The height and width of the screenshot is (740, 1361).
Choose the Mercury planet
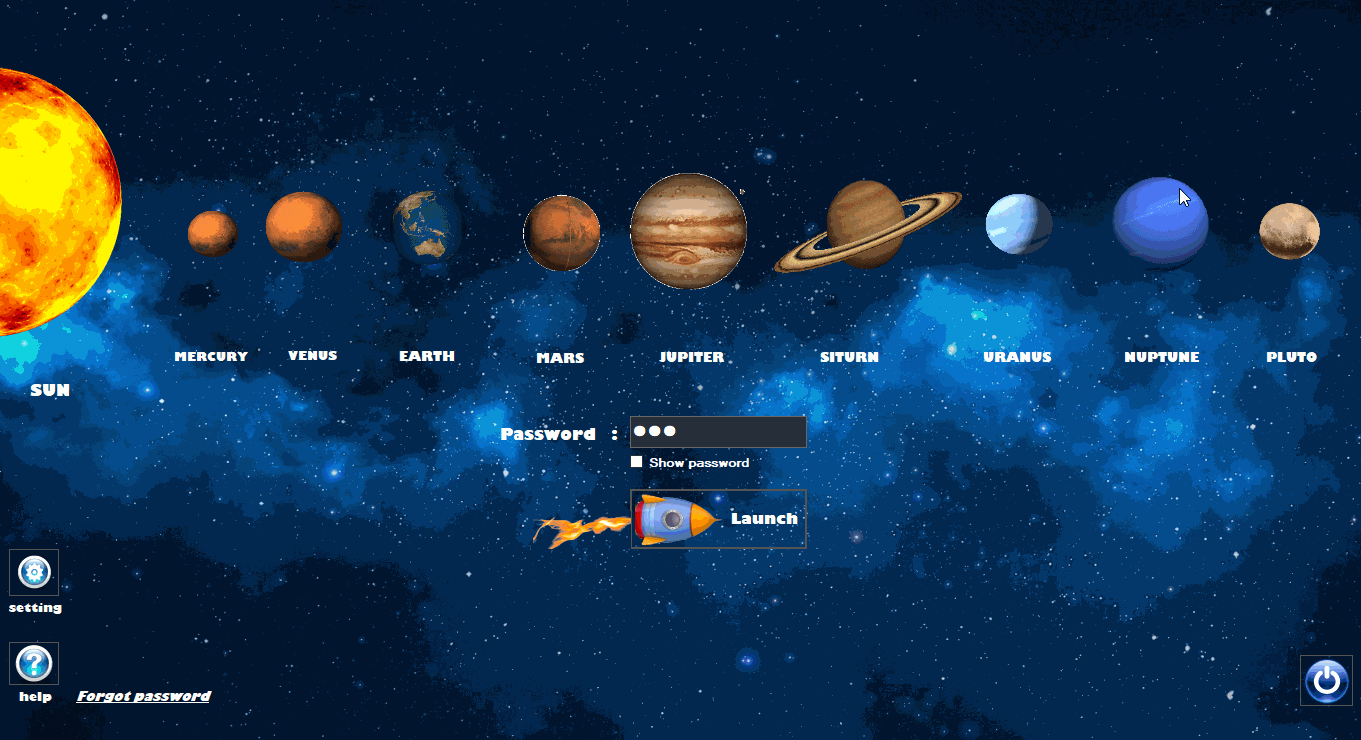click(x=212, y=234)
